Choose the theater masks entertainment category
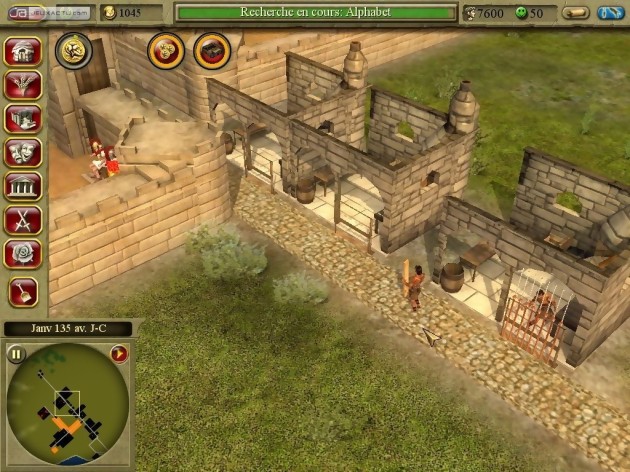The image size is (630, 472). (x=23, y=152)
